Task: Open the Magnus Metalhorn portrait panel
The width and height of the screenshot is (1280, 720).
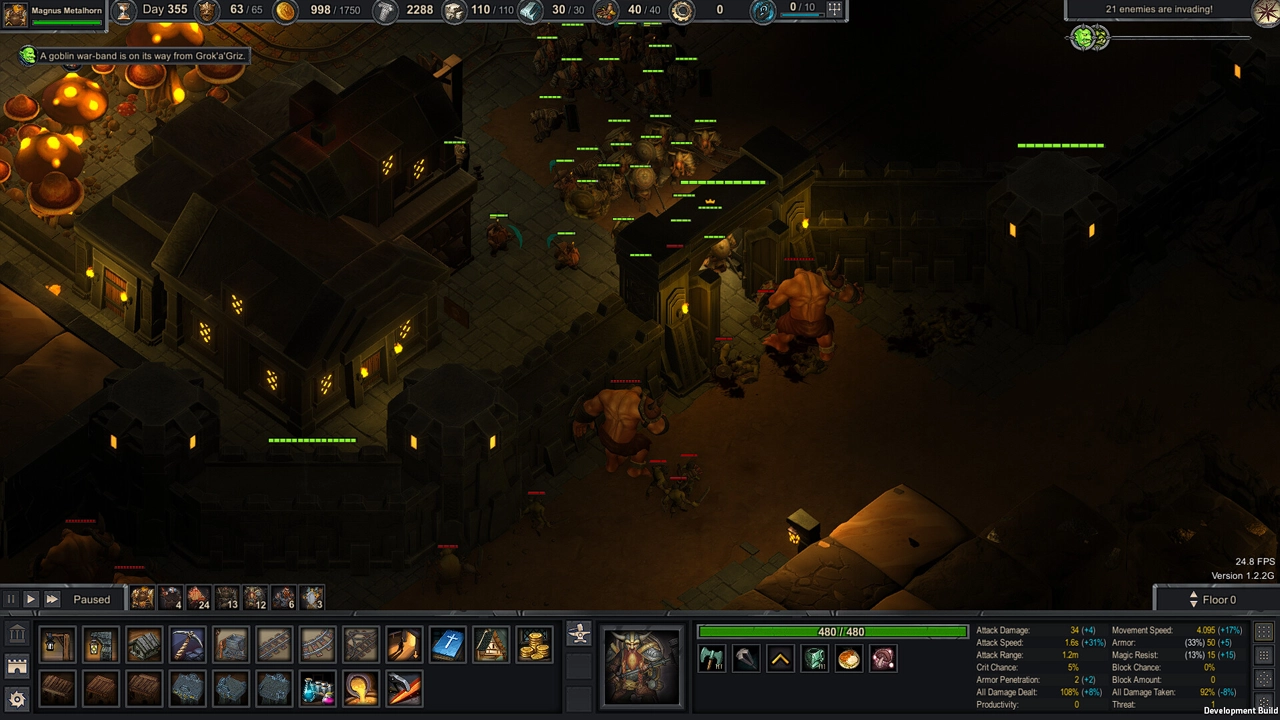Action: [16, 14]
